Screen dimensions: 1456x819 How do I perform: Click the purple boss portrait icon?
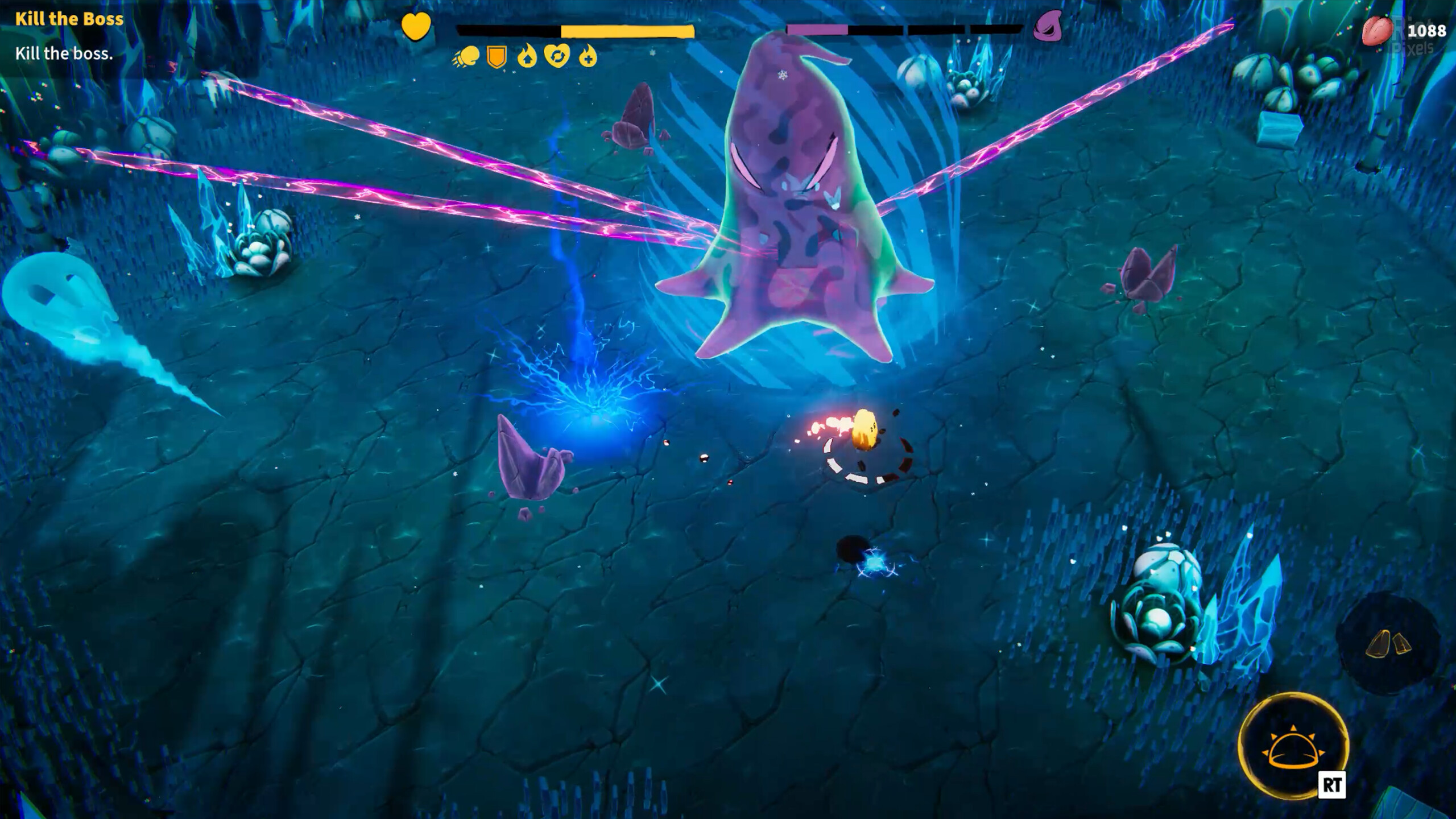(x=1048, y=27)
